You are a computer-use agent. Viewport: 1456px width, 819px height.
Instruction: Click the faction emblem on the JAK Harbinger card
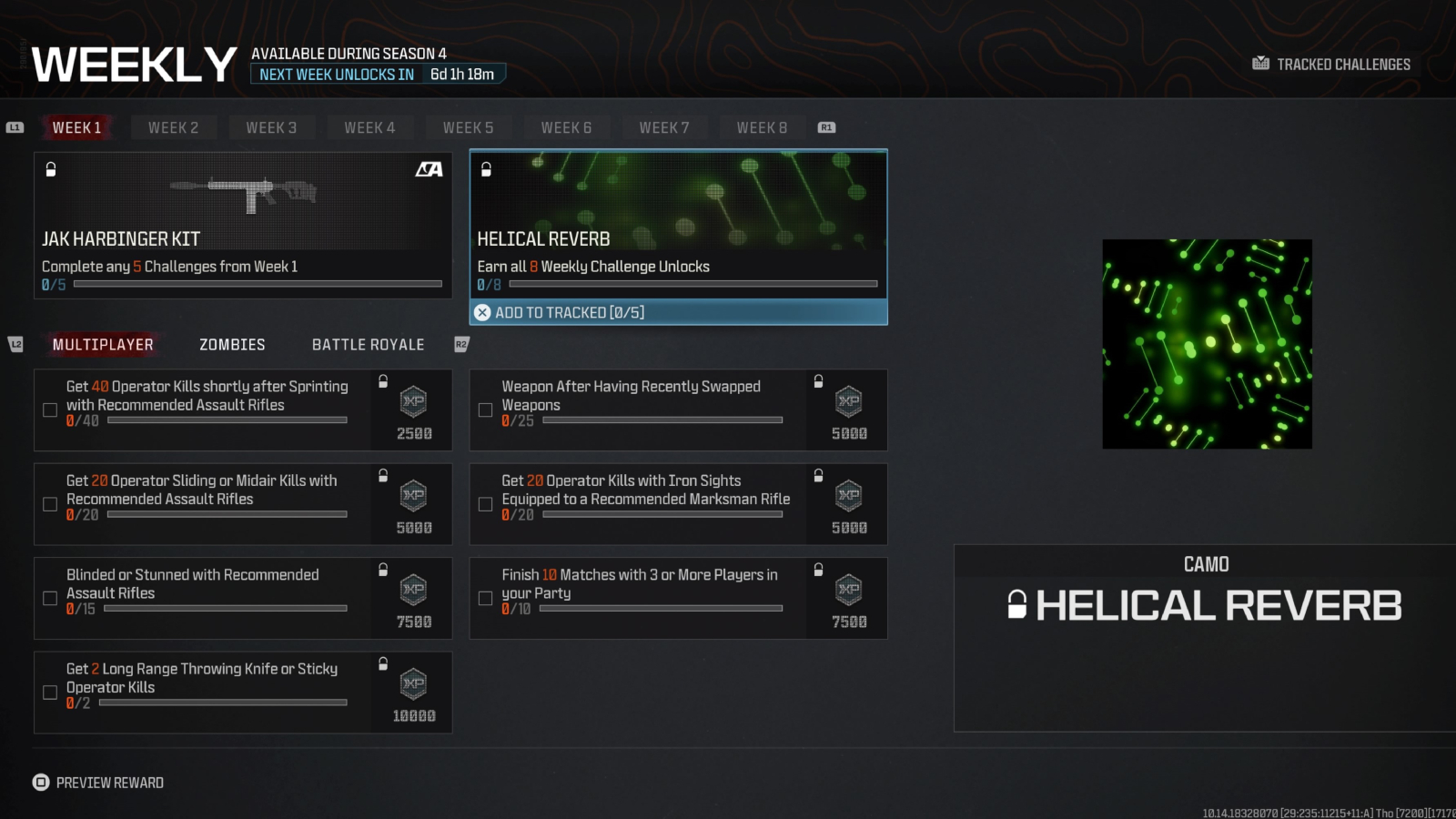click(430, 169)
